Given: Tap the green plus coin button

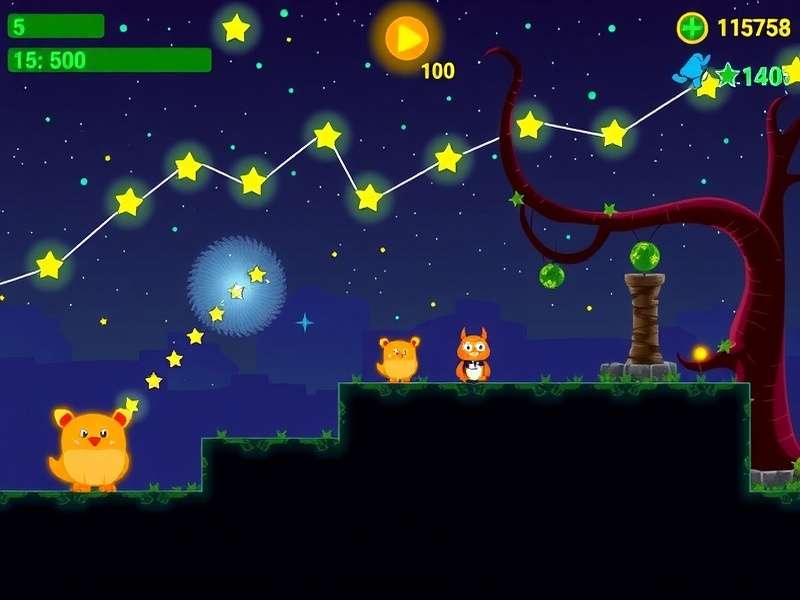Looking at the screenshot, I should tap(692, 28).
